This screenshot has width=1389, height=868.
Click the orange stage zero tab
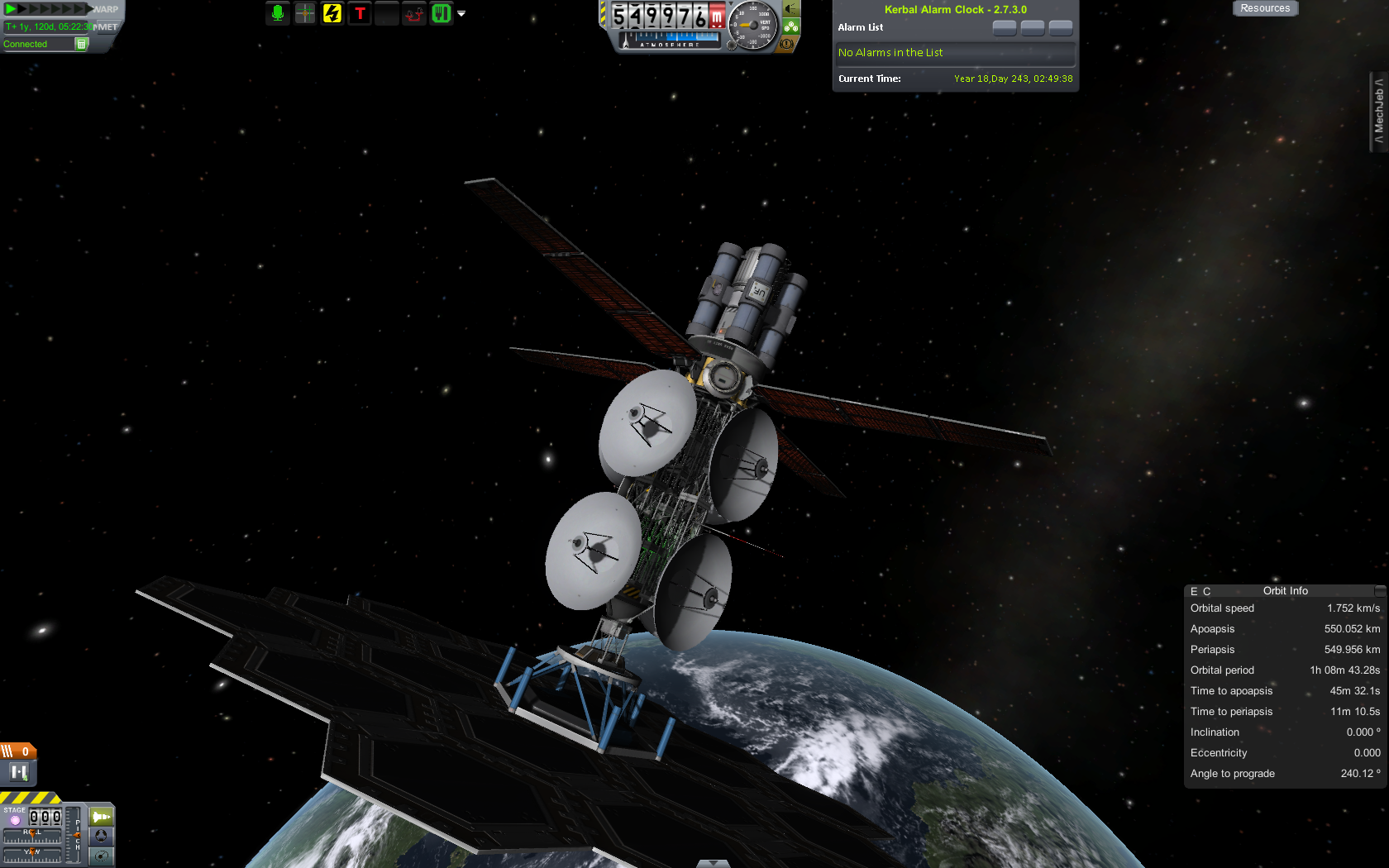pos(18,751)
